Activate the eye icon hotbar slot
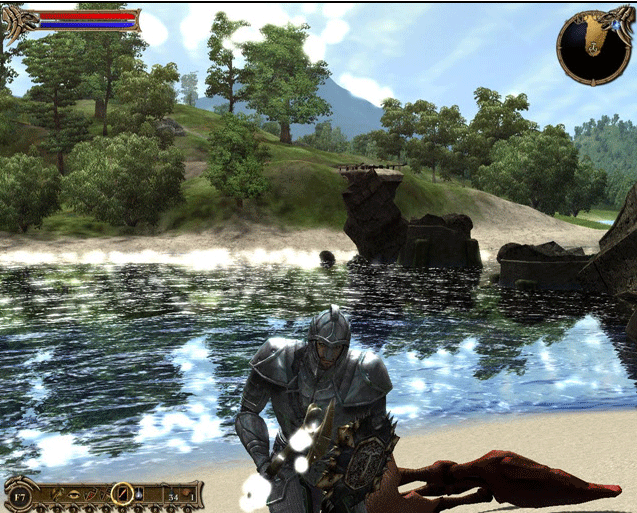637x513 pixels. coord(74,494)
